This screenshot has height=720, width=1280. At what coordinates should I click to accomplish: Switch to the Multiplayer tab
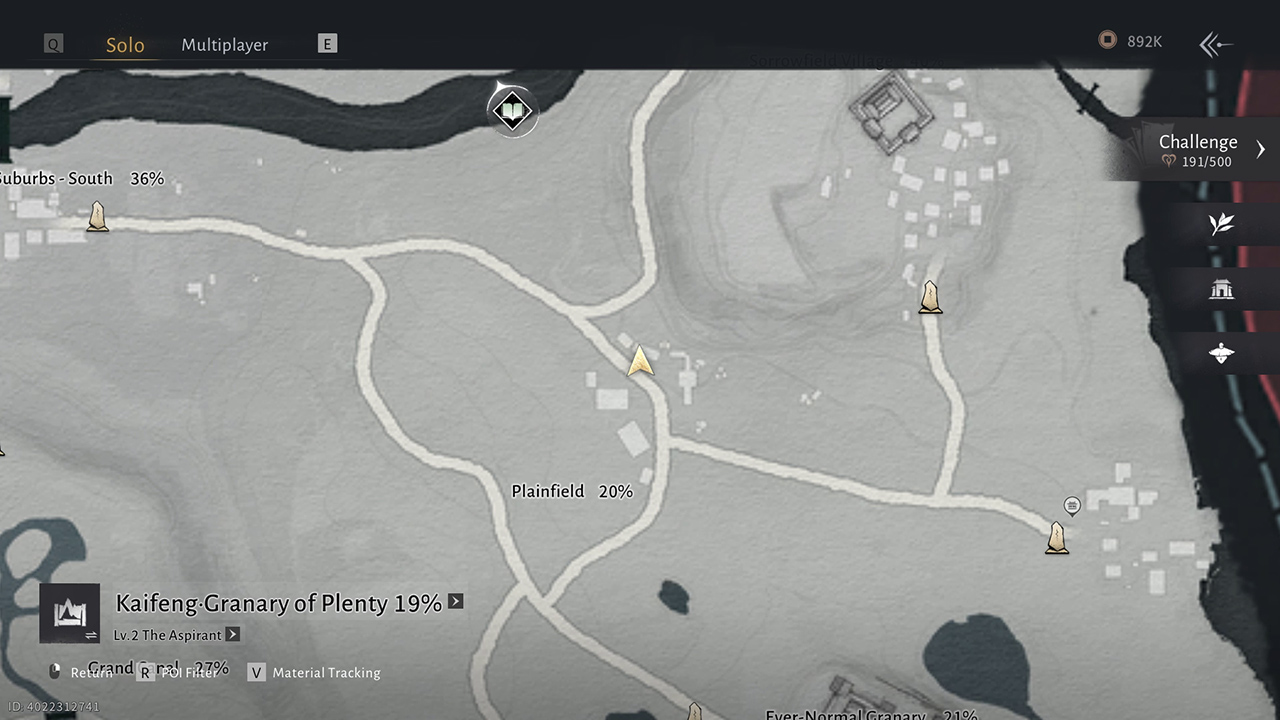224,45
